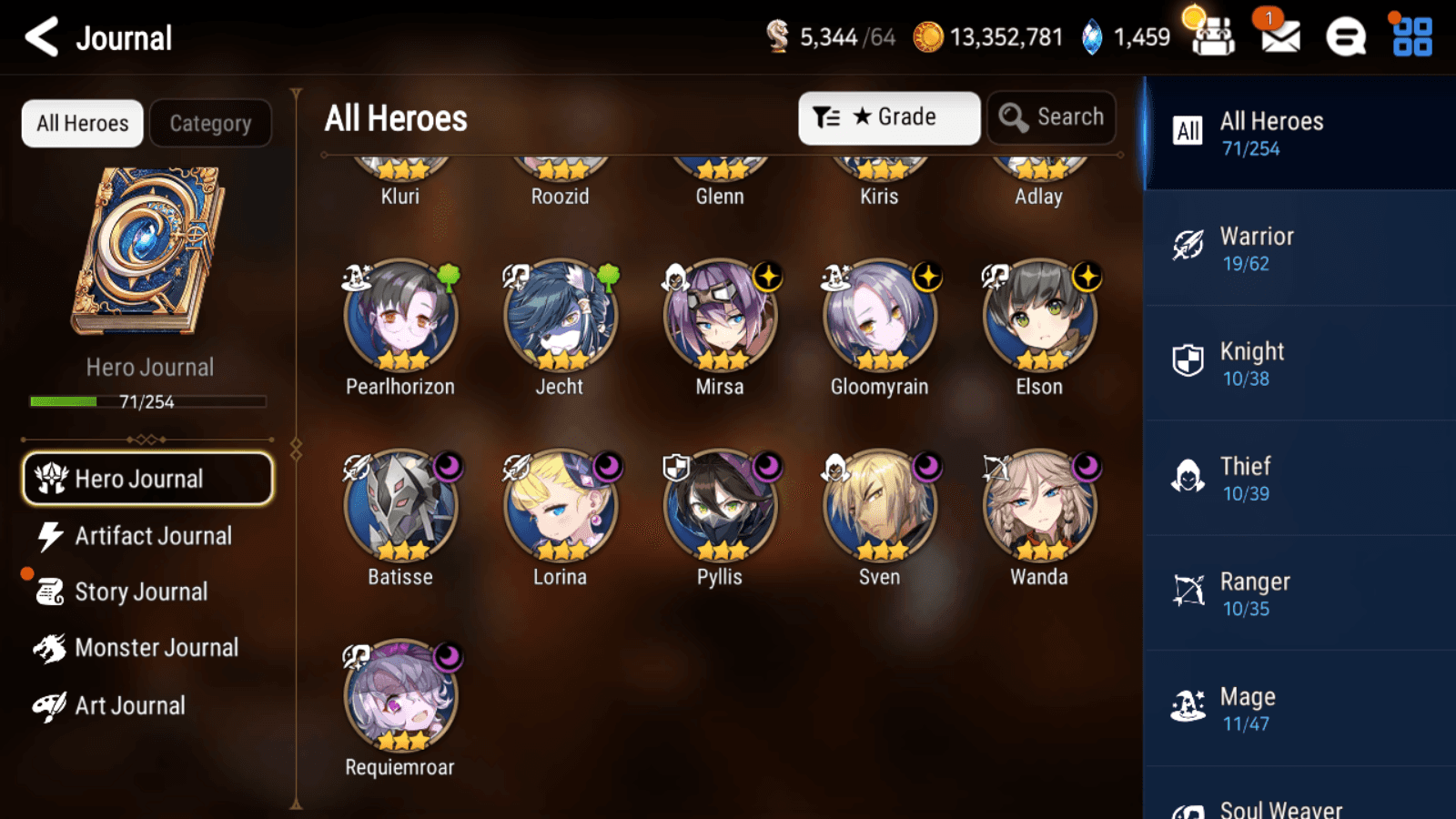This screenshot has width=1456, height=819.
Task: Open the Grade sort dropdown
Action: [888, 117]
